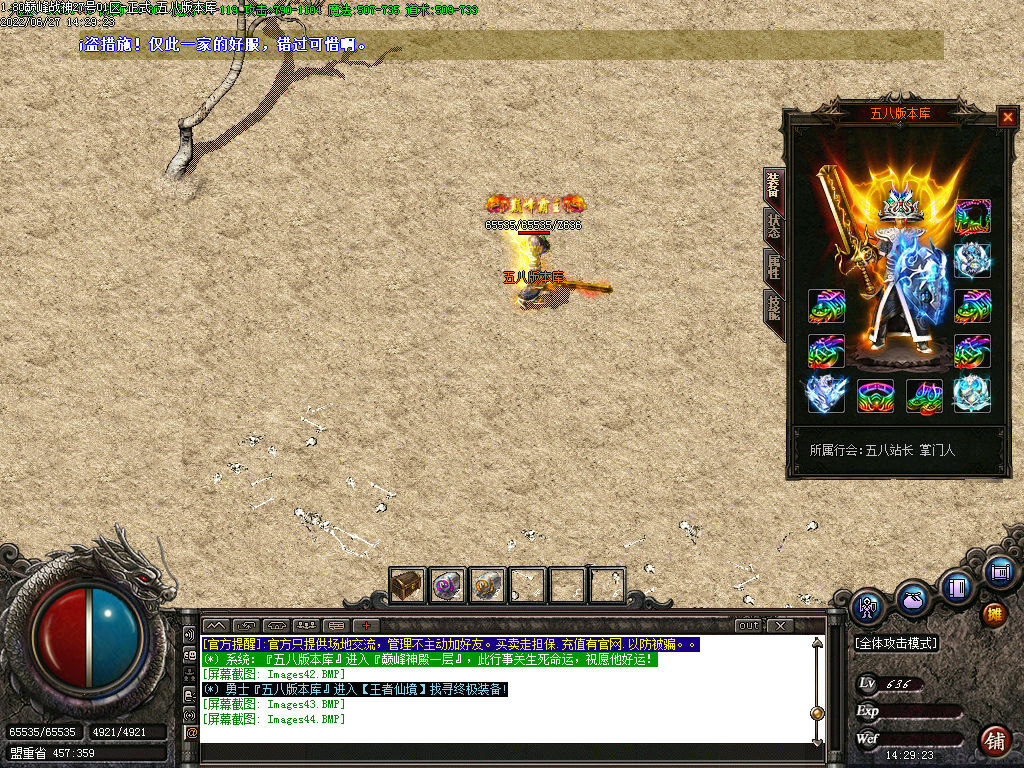
Task: Open the orange 摊 stall button
Action: pyautogui.click(x=994, y=614)
